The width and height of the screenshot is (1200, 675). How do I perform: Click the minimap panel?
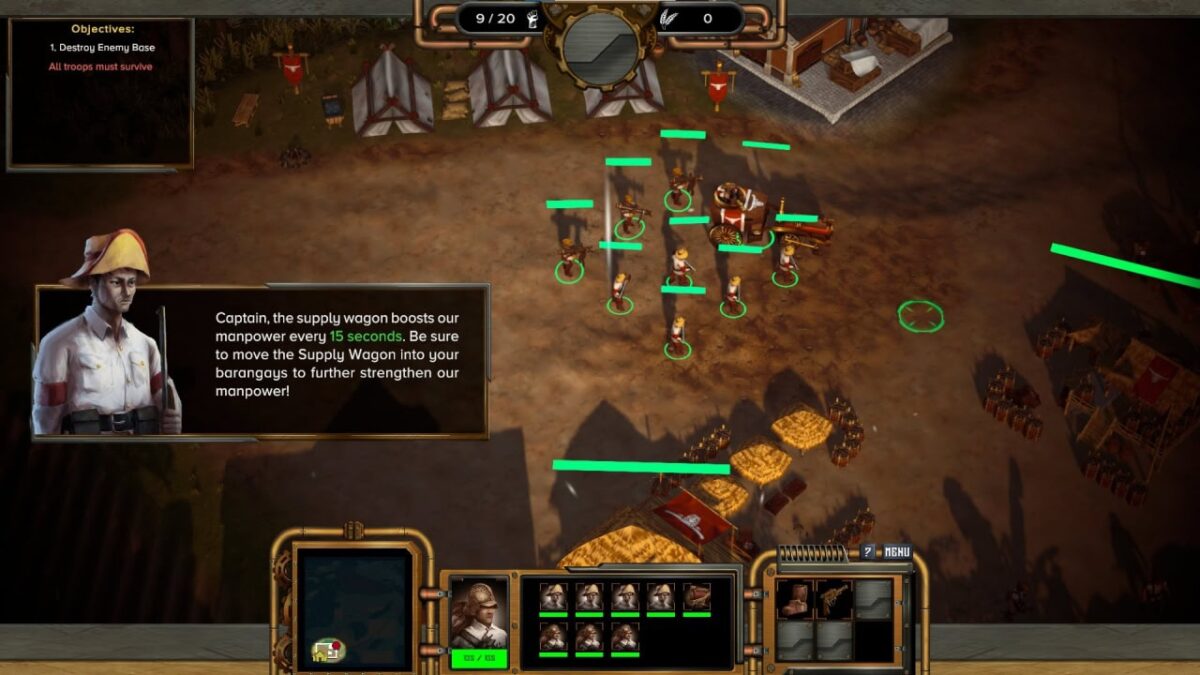[357, 609]
